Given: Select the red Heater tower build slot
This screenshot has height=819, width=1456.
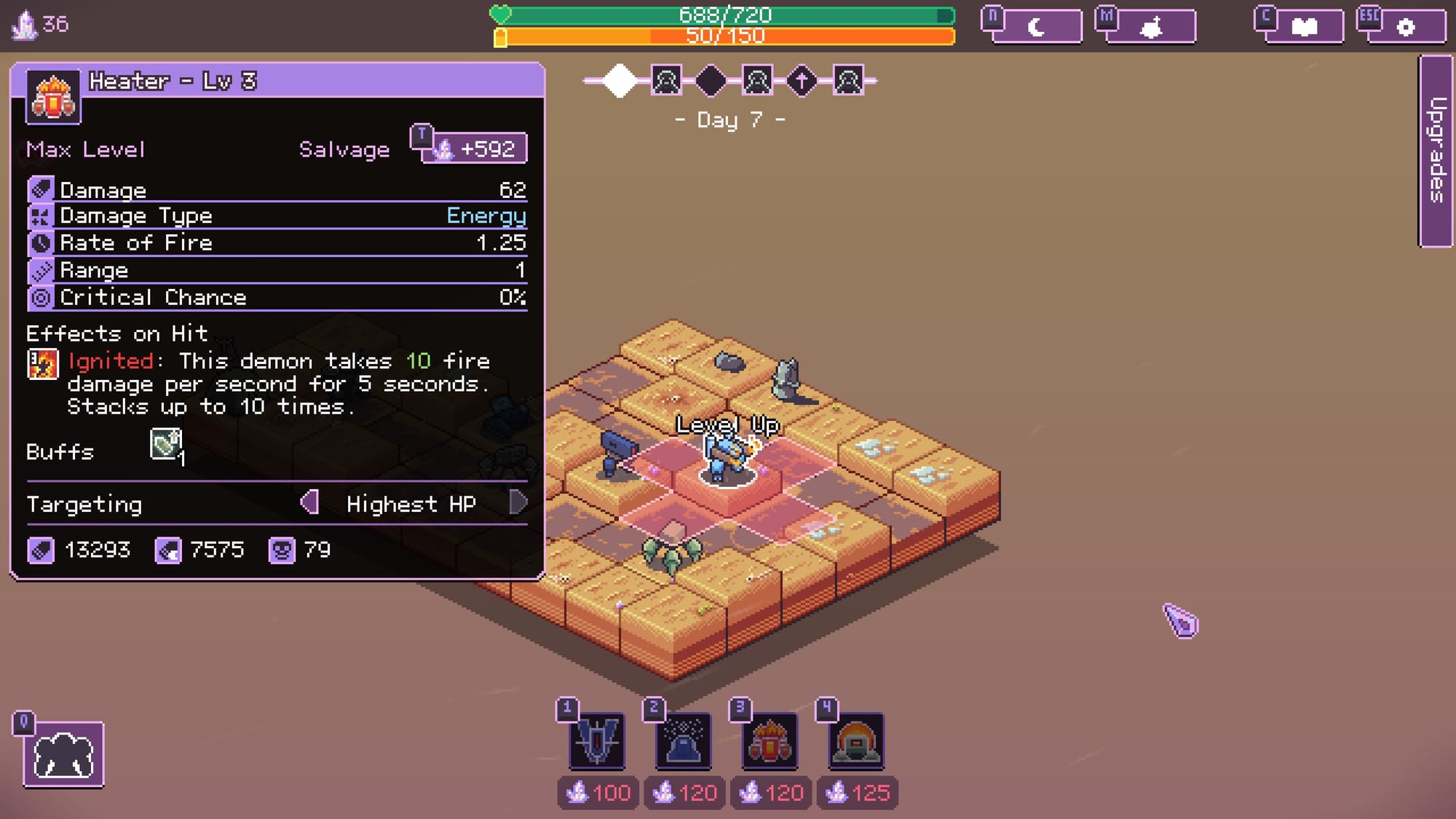Looking at the screenshot, I should tap(769, 741).
